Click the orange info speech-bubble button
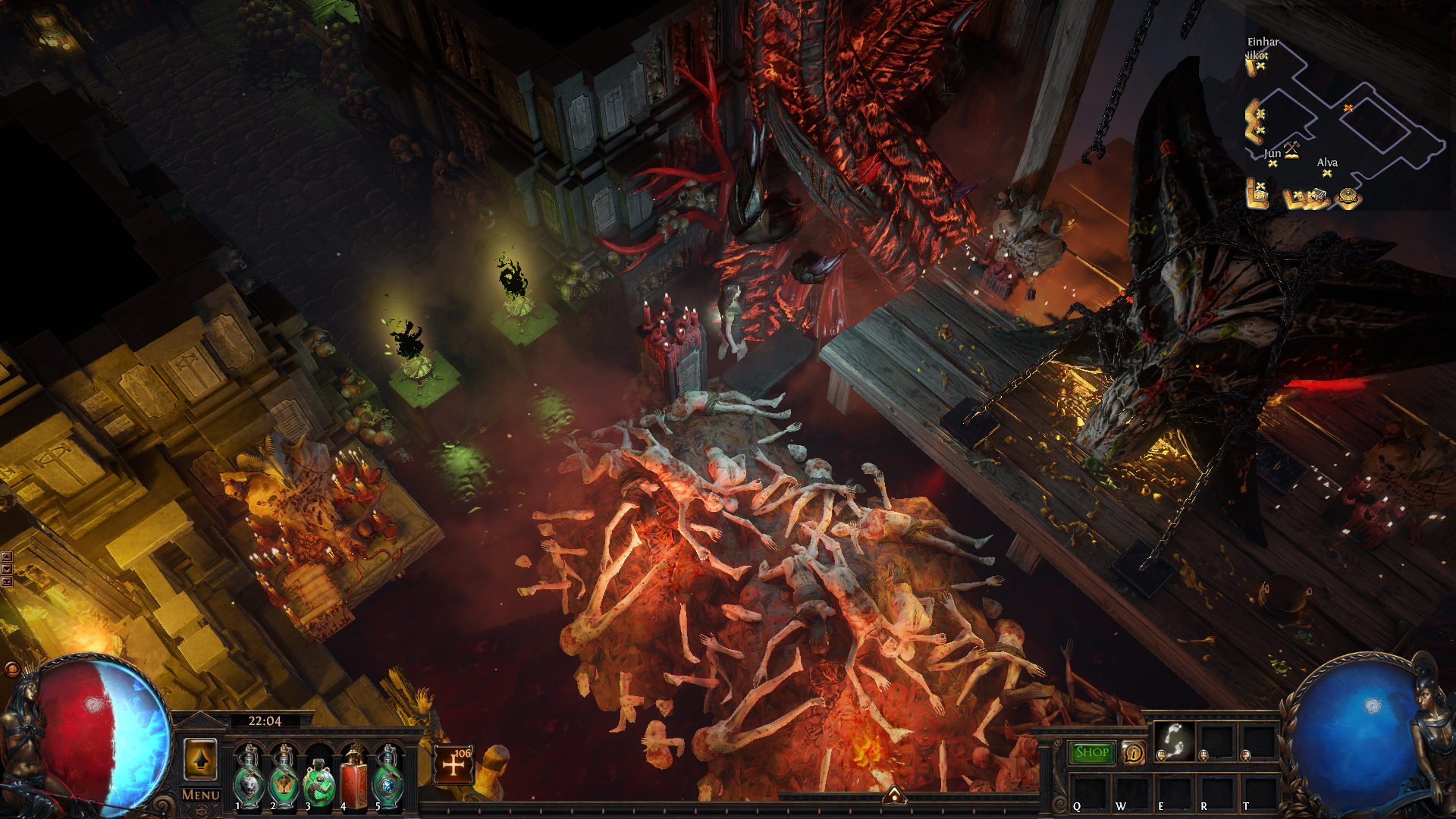The height and width of the screenshot is (819, 1456). (1134, 752)
